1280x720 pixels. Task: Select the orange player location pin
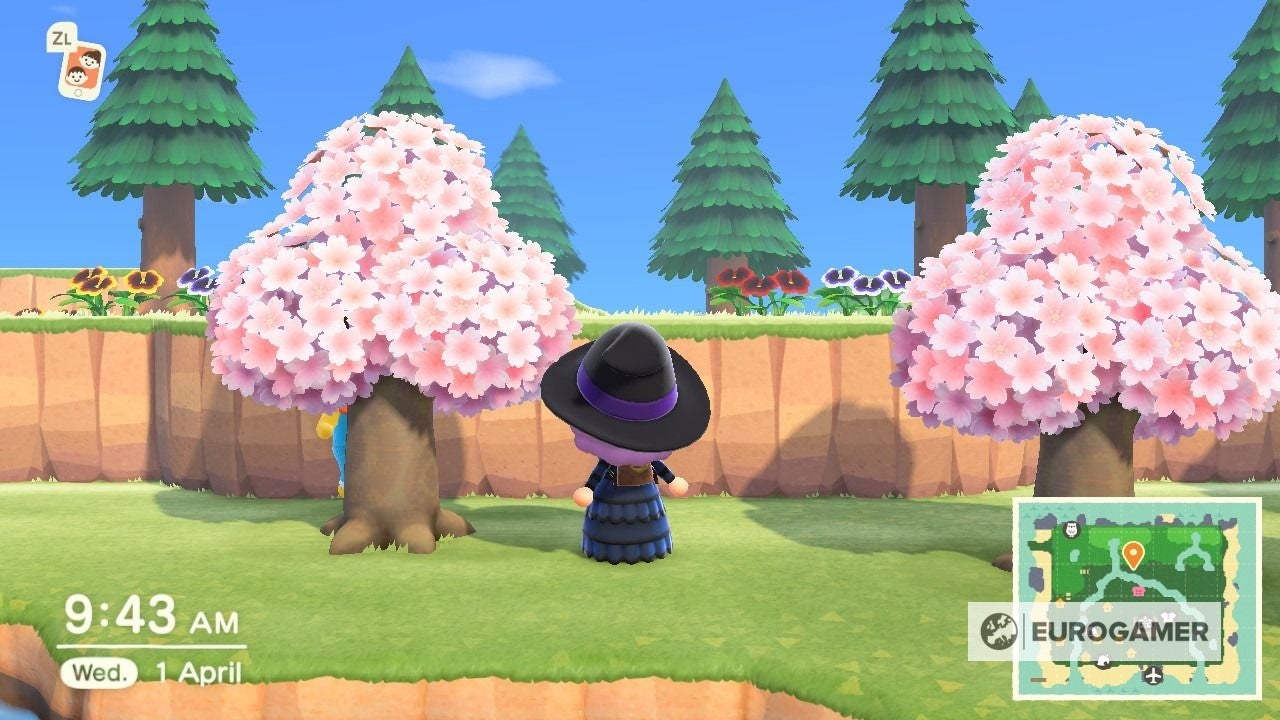coord(1133,553)
